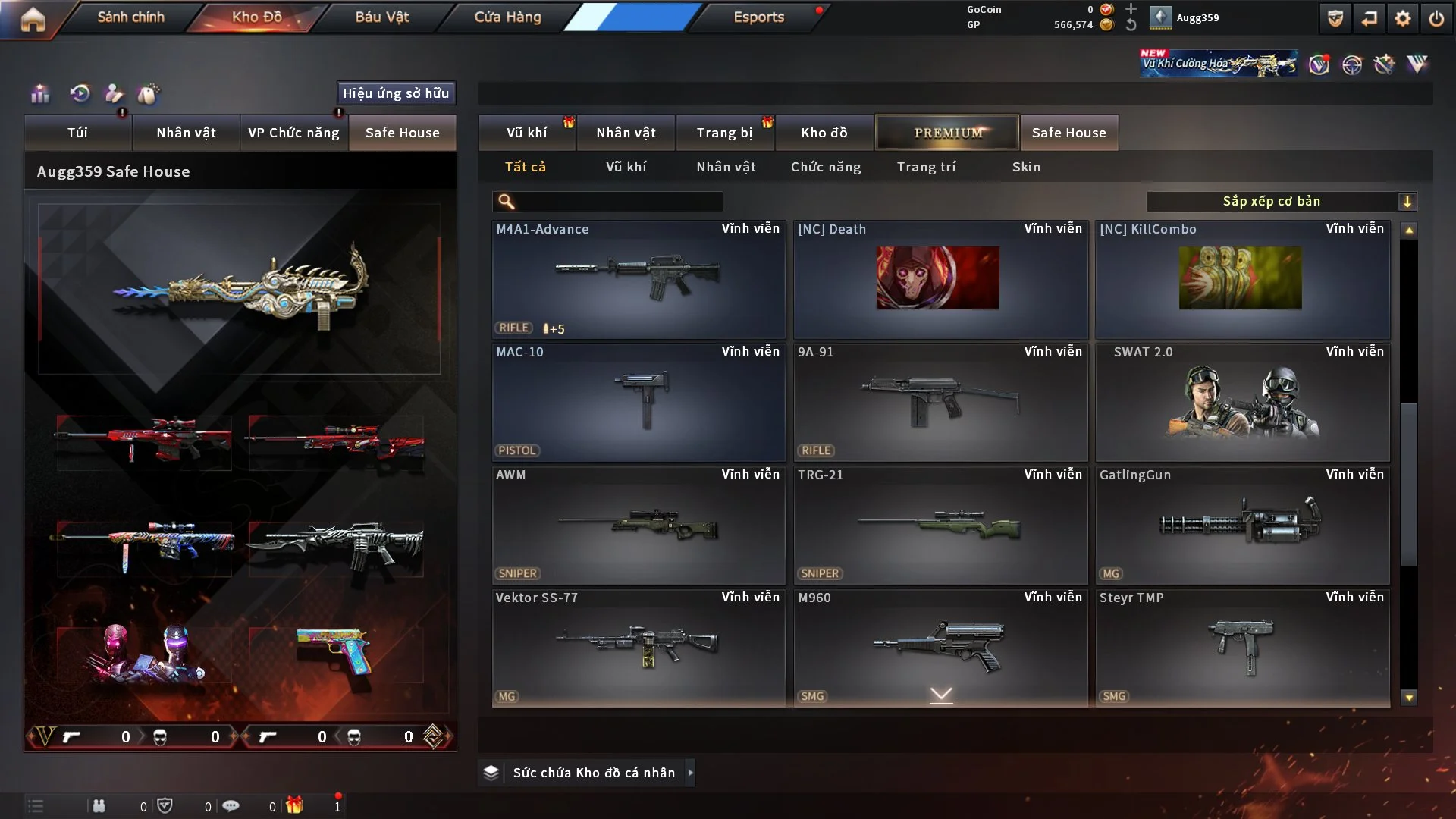Screen dimensions: 1456x819
Task: Open the gear settings icon
Action: tap(1402, 18)
